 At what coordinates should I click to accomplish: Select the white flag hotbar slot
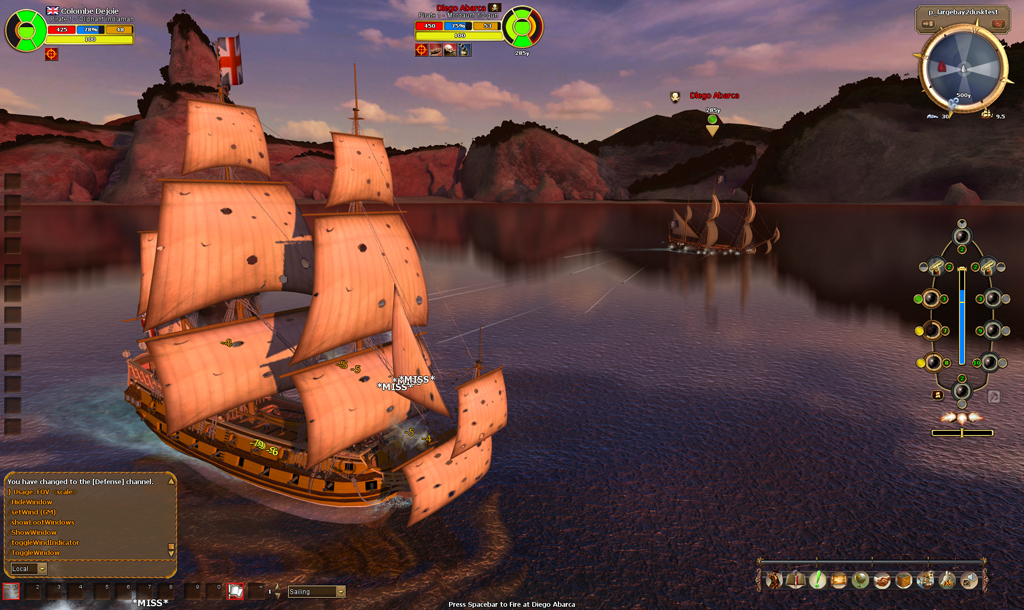(x=236, y=591)
